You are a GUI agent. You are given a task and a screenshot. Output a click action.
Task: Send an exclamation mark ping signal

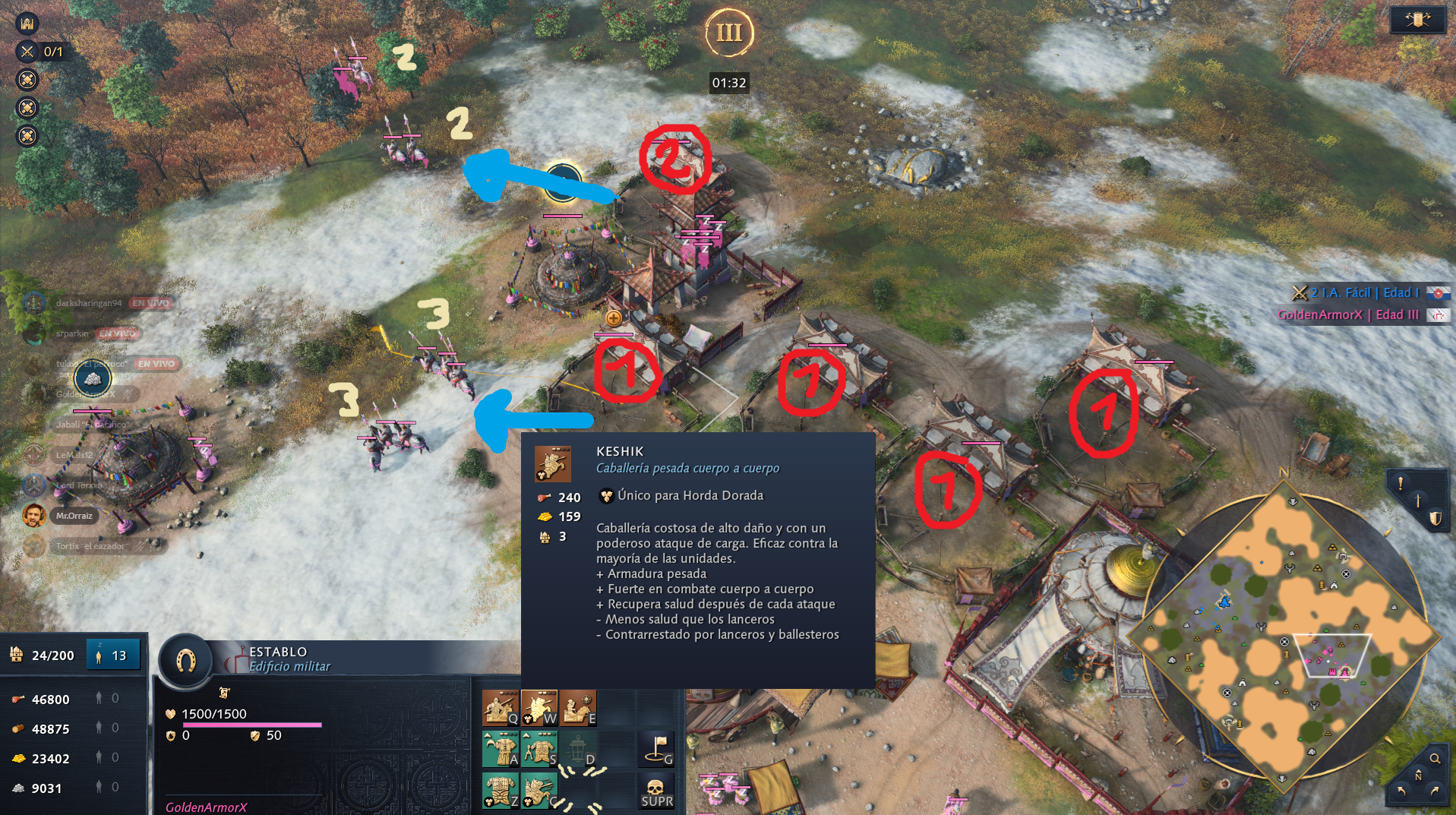pyautogui.click(x=1401, y=483)
